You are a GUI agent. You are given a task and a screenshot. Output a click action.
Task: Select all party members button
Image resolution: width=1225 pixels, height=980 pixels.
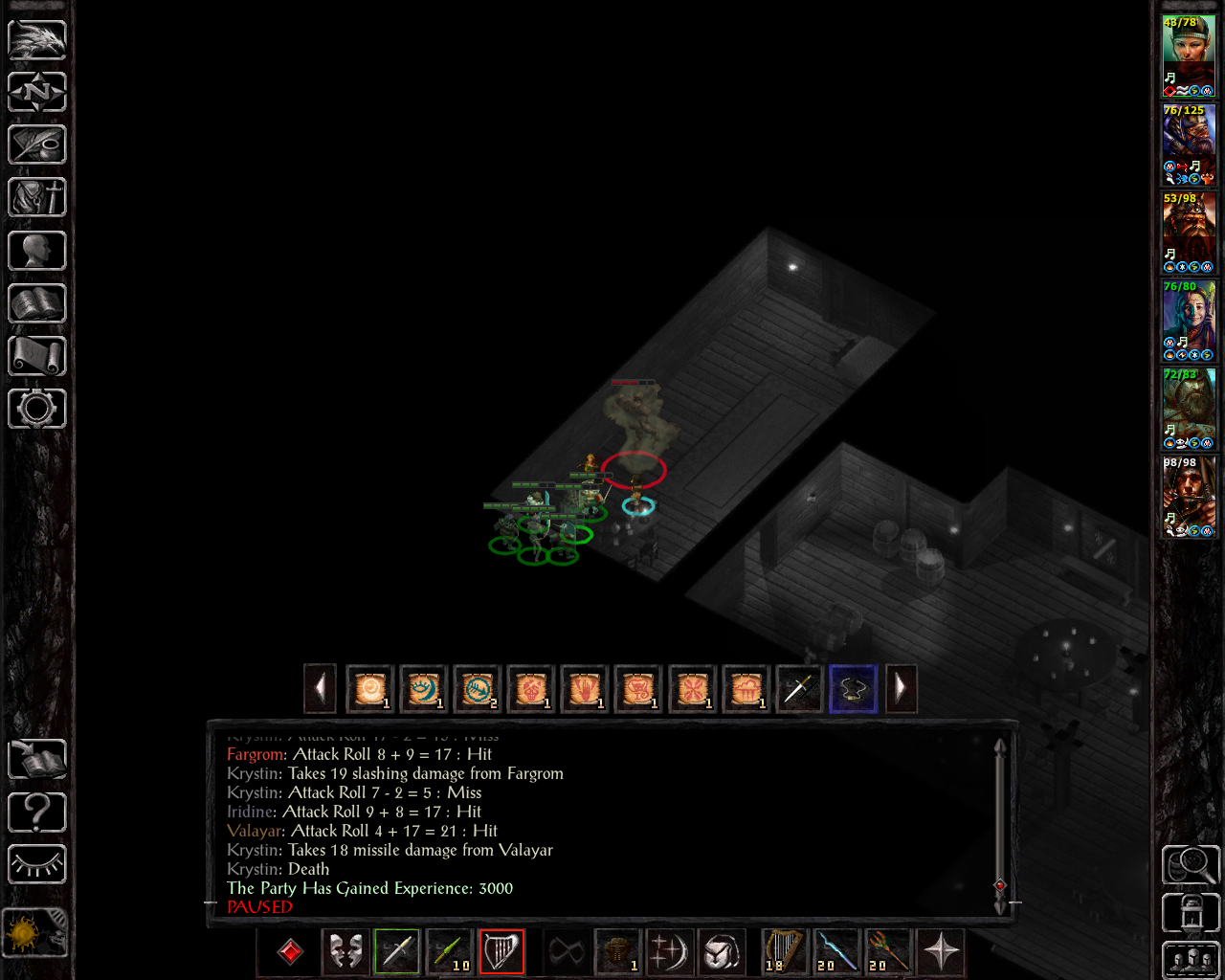click(x=1190, y=960)
